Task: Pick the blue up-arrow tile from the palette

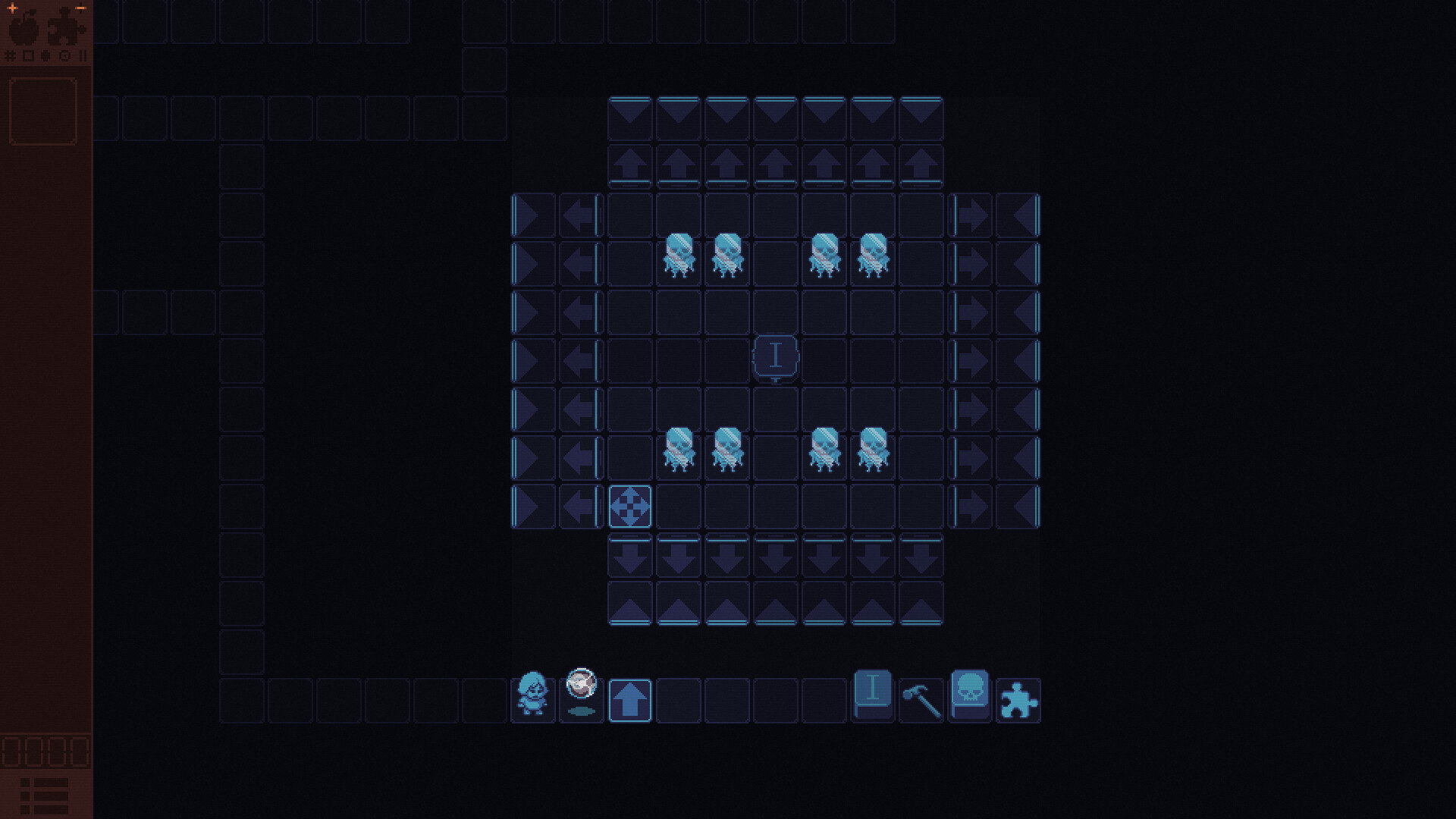Action: [630, 699]
